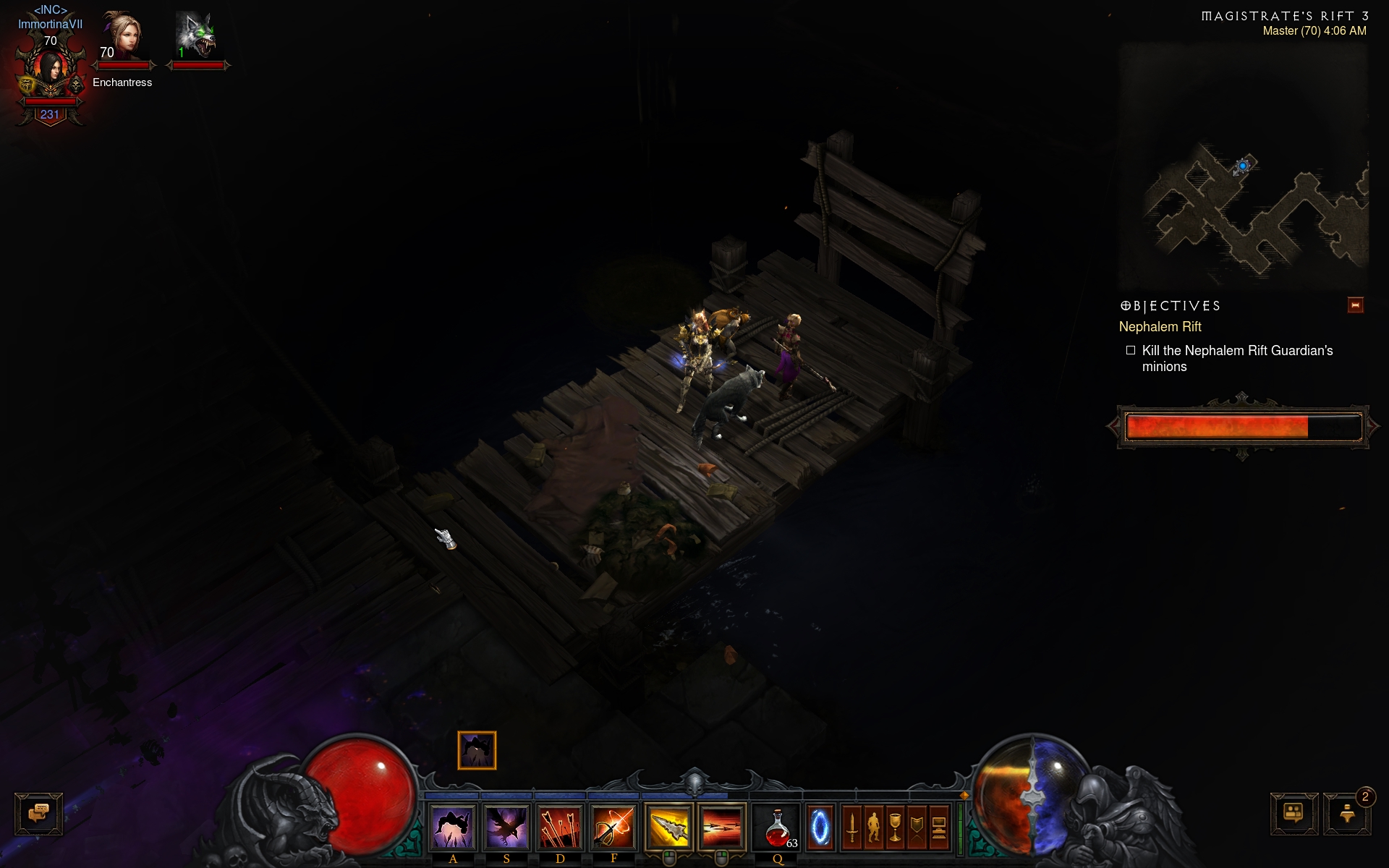The height and width of the screenshot is (868, 1389).
Task: Open the skills menu sword icon
Action: tap(852, 827)
